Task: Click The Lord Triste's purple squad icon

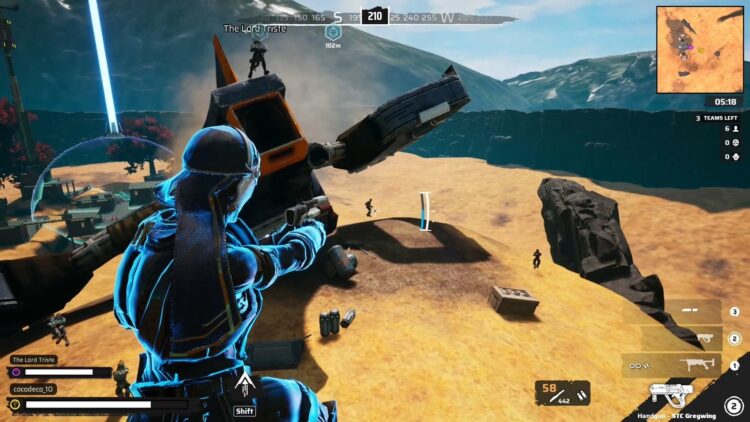Action: [x=15, y=373]
